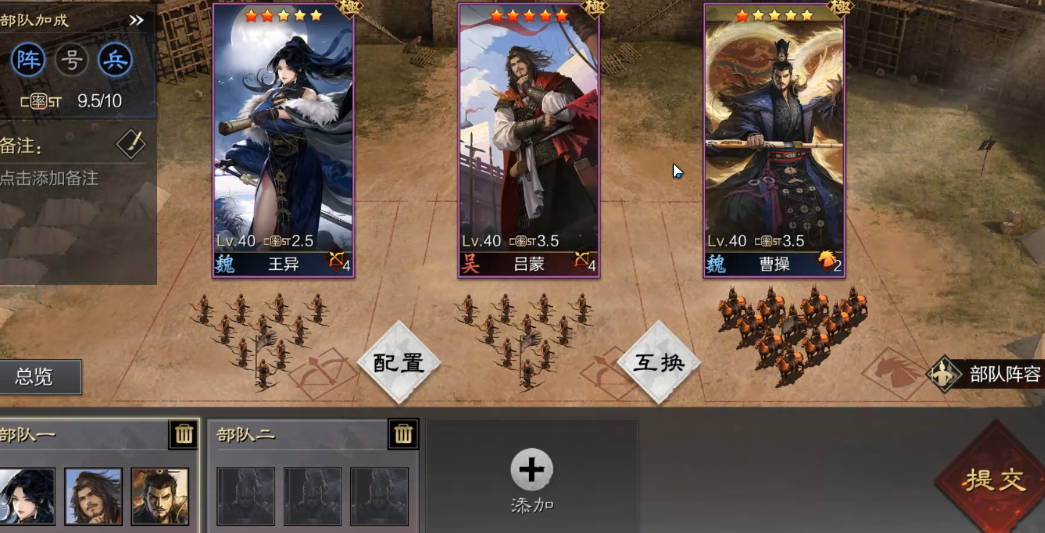Viewport: 1045px width, 533px height.
Task: Choose the 曹操 general card
Action: click(774, 140)
